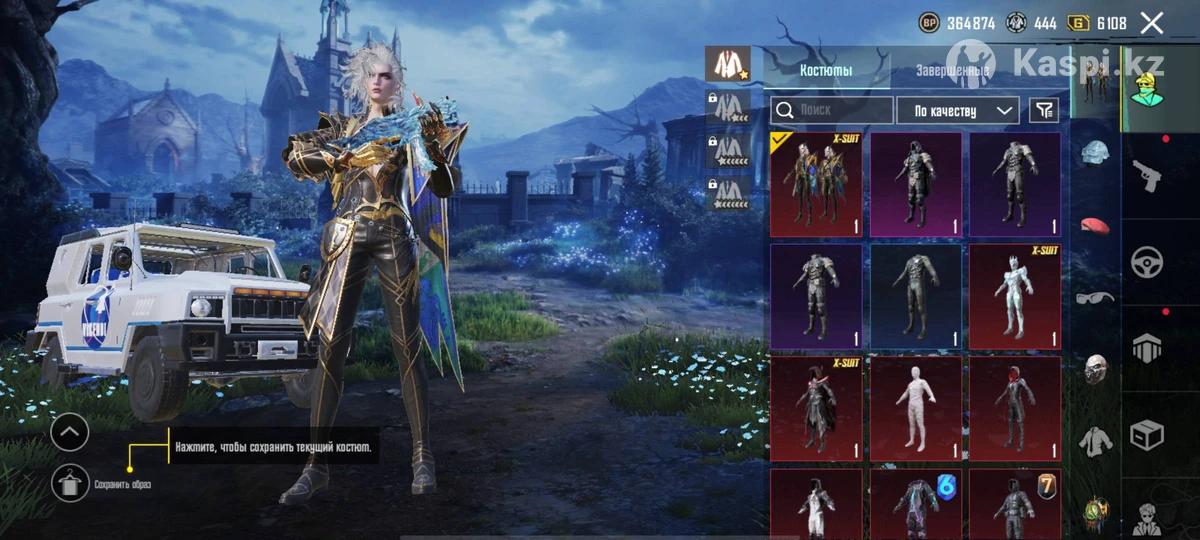Open the filter funnel button
This screenshot has height=540, width=1200.
(x=1043, y=110)
